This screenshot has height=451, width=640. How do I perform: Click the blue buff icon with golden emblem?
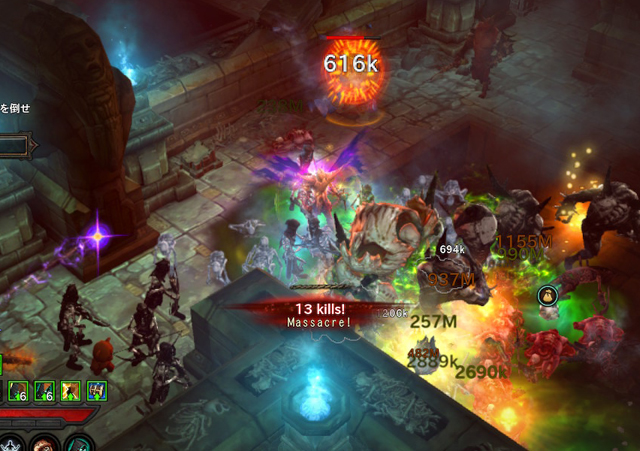pos(97,391)
